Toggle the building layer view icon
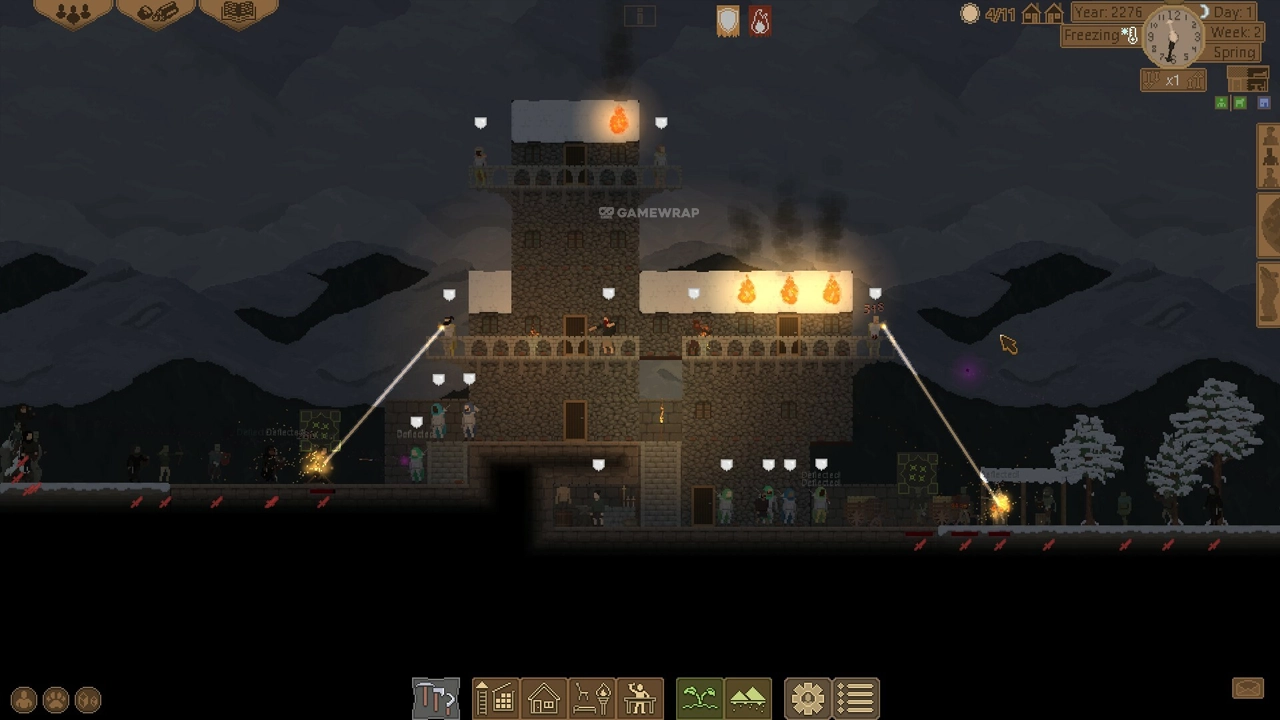 [1247, 79]
